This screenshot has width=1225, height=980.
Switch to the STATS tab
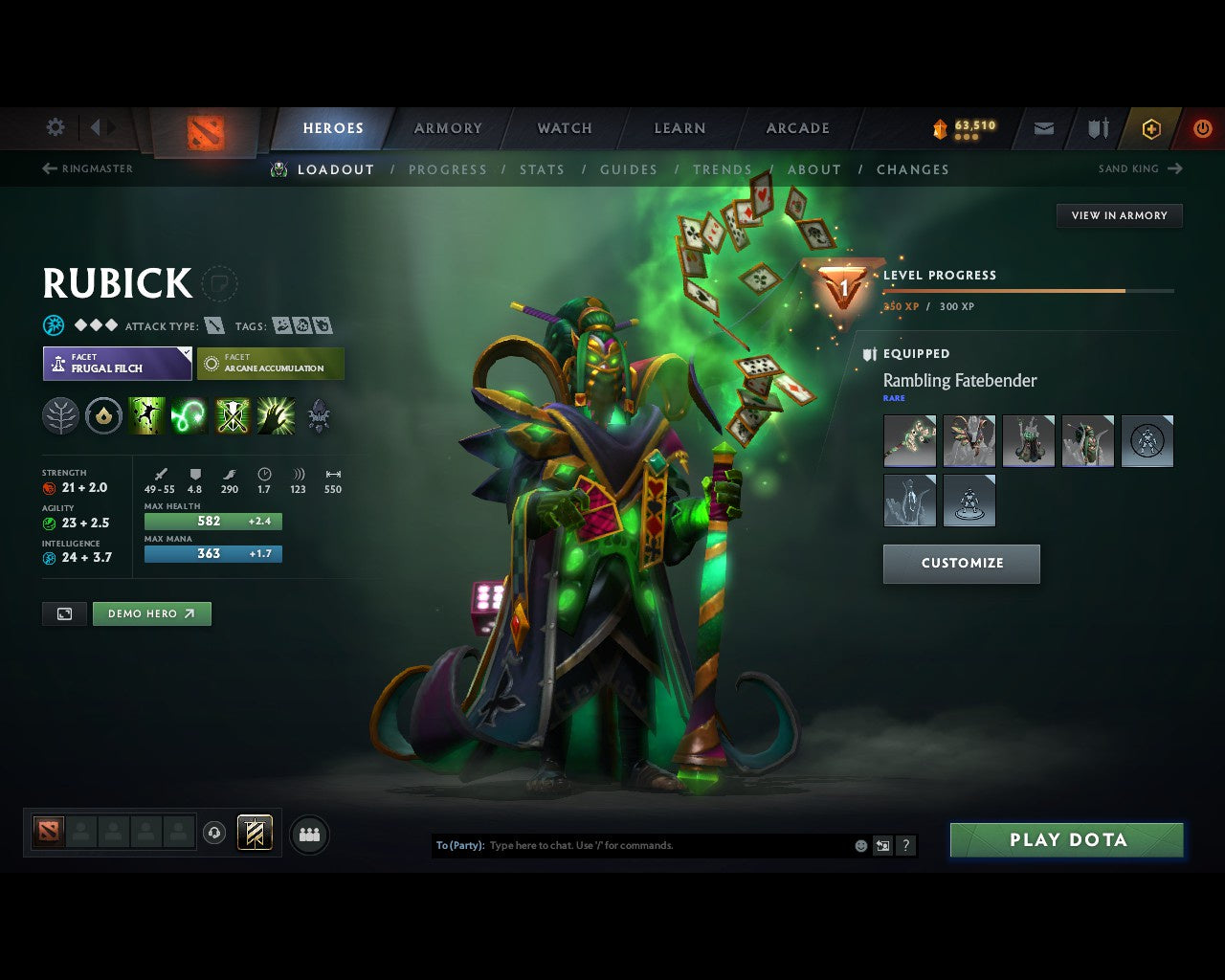click(542, 169)
